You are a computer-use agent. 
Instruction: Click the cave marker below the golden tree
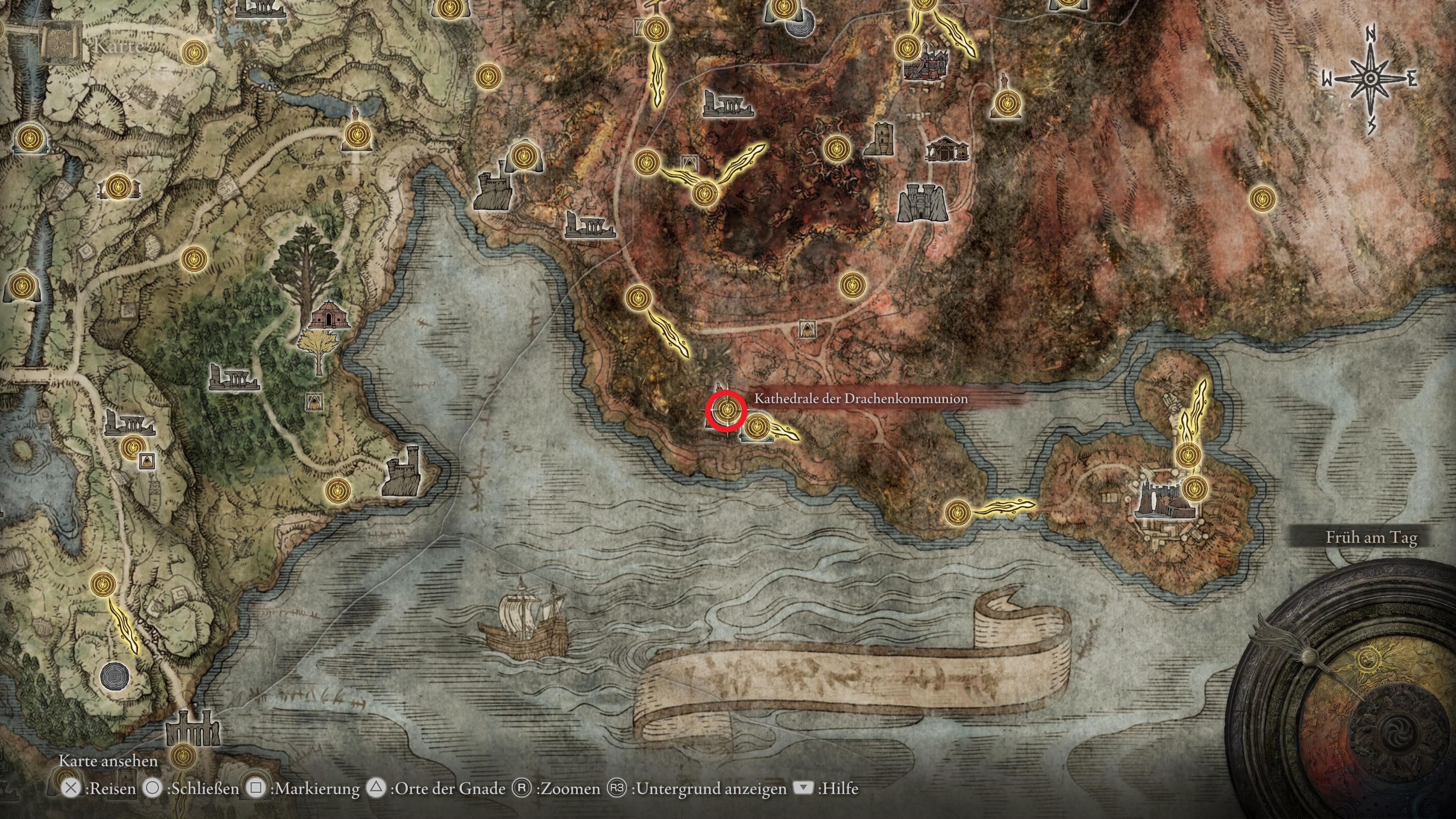(x=315, y=402)
